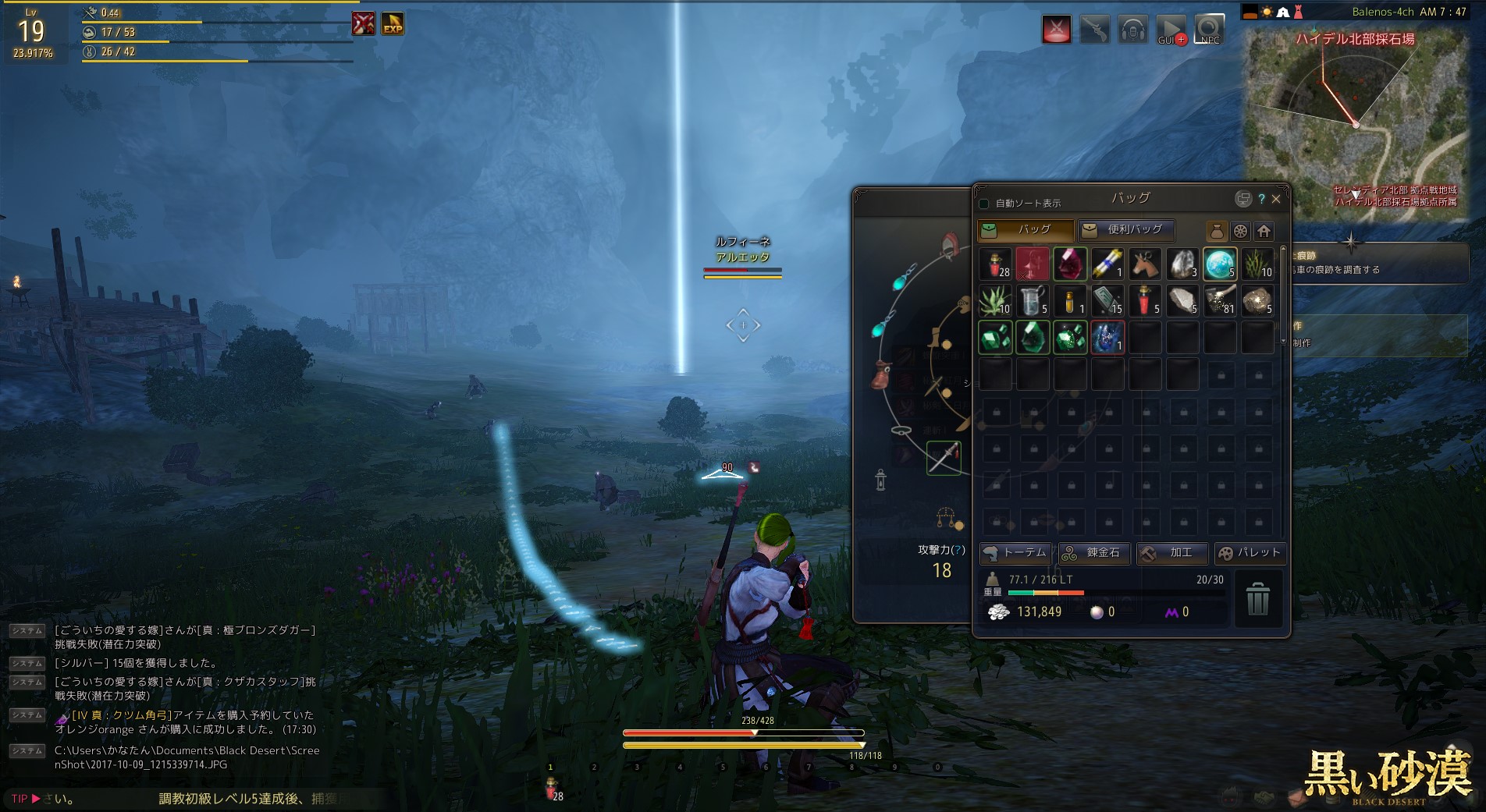1486x812 pixels.
Task: Select the glowing cyan orb item
Action: 1220,264
